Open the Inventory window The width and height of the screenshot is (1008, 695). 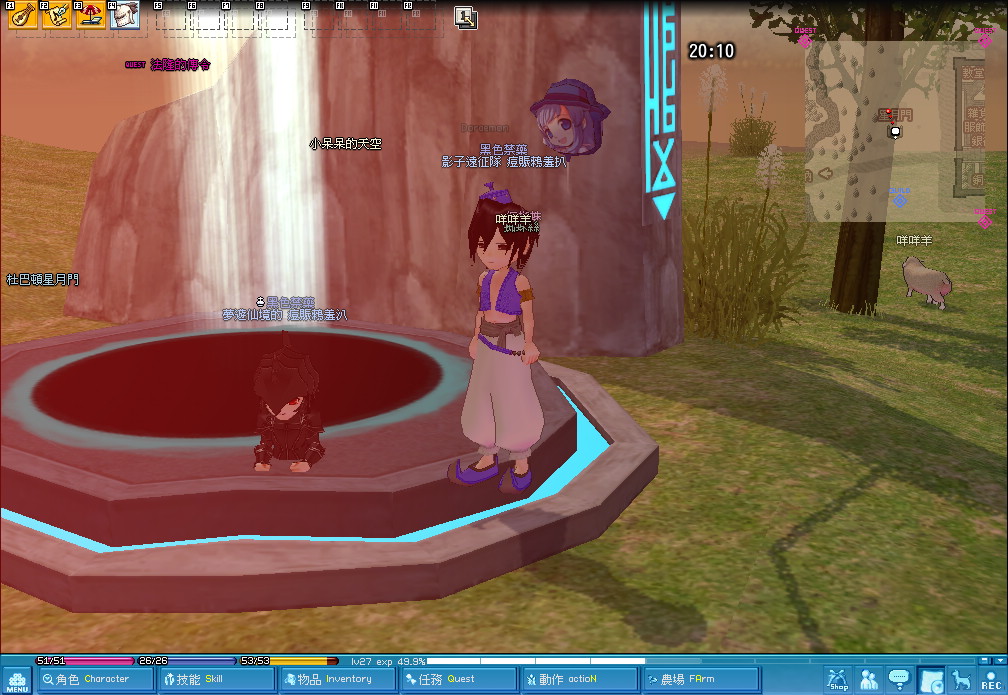click(x=338, y=680)
